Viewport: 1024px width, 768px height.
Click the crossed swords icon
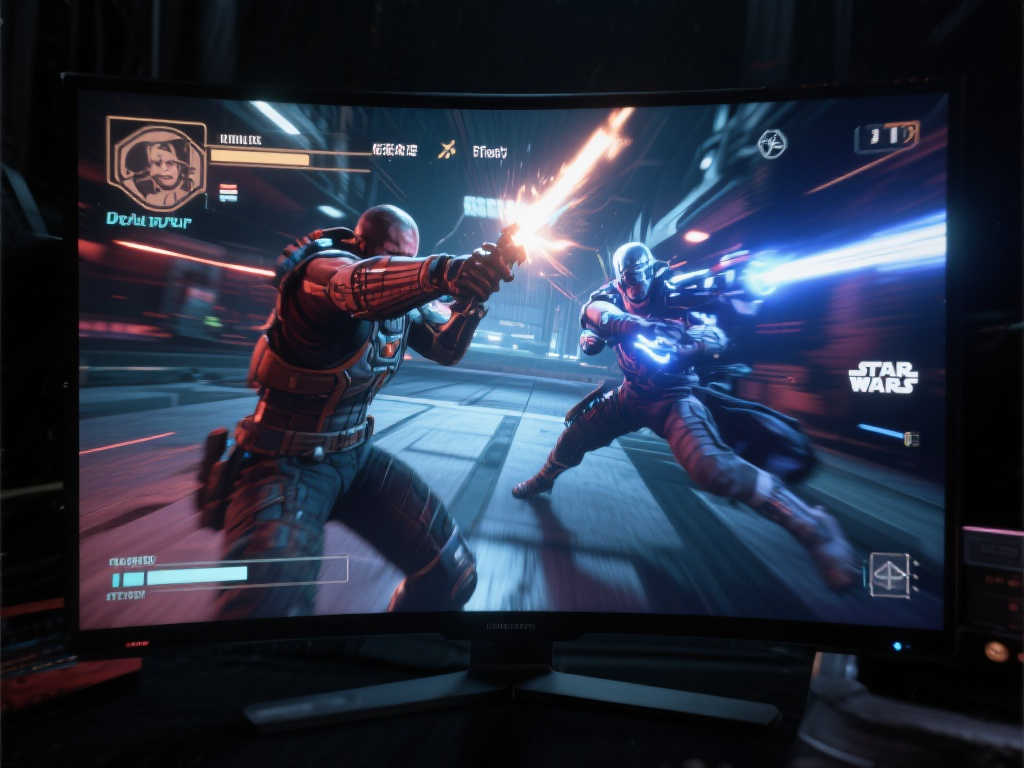coord(447,150)
